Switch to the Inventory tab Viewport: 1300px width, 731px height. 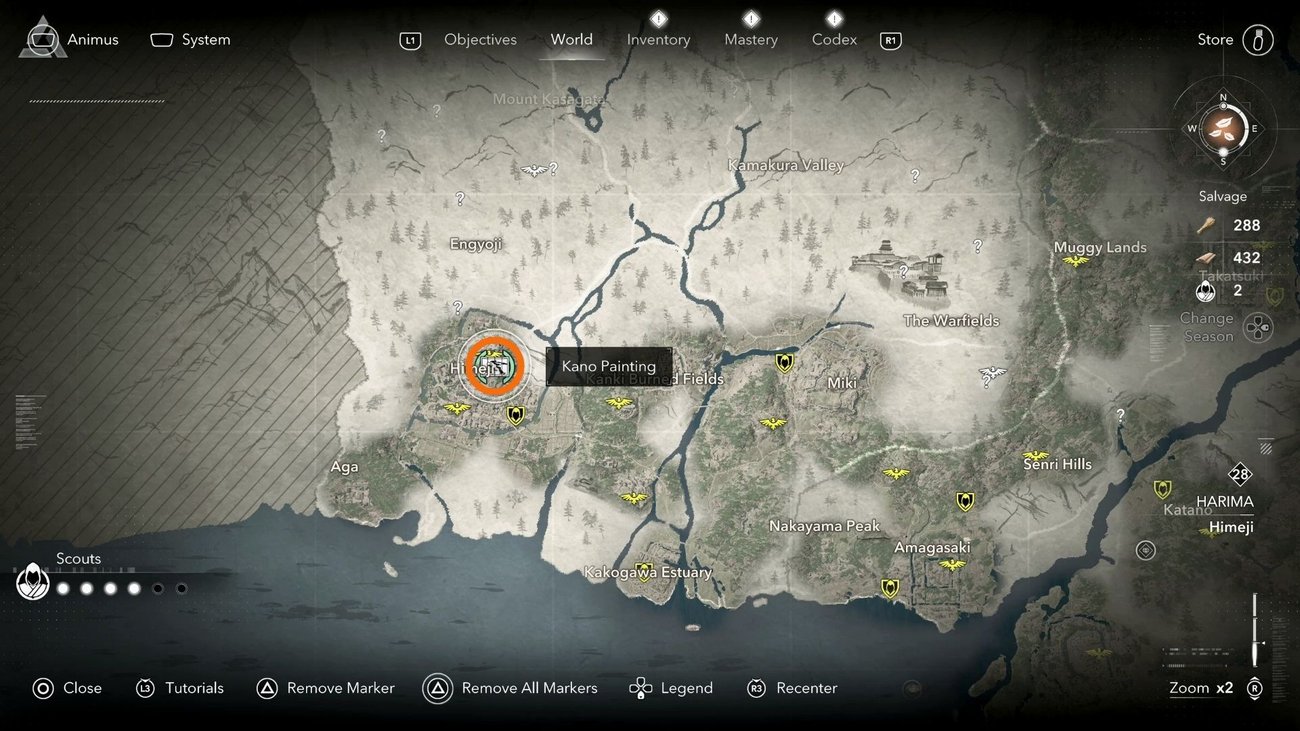[x=657, y=39]
